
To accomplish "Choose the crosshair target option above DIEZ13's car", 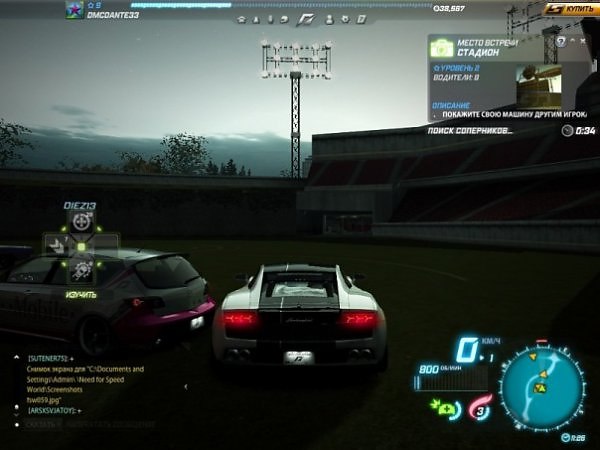I will pos(82,222).
